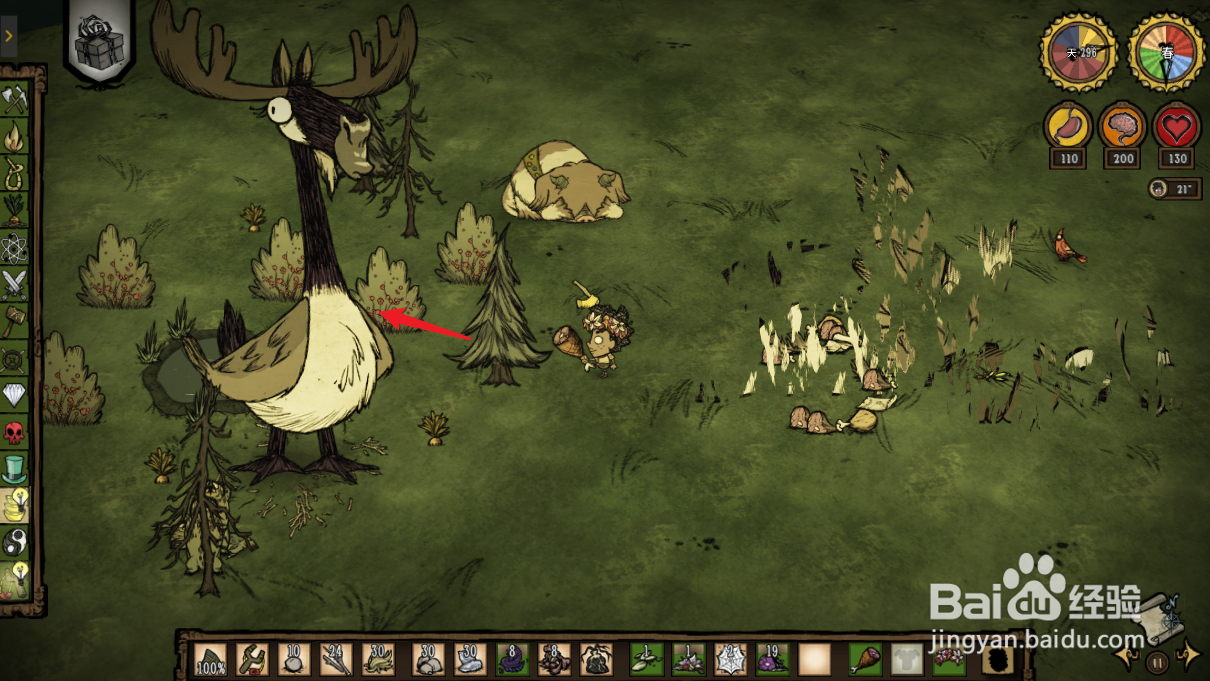Open the diamond Refine tab
Screen dimensions: 1210x681
pos(15,395)
